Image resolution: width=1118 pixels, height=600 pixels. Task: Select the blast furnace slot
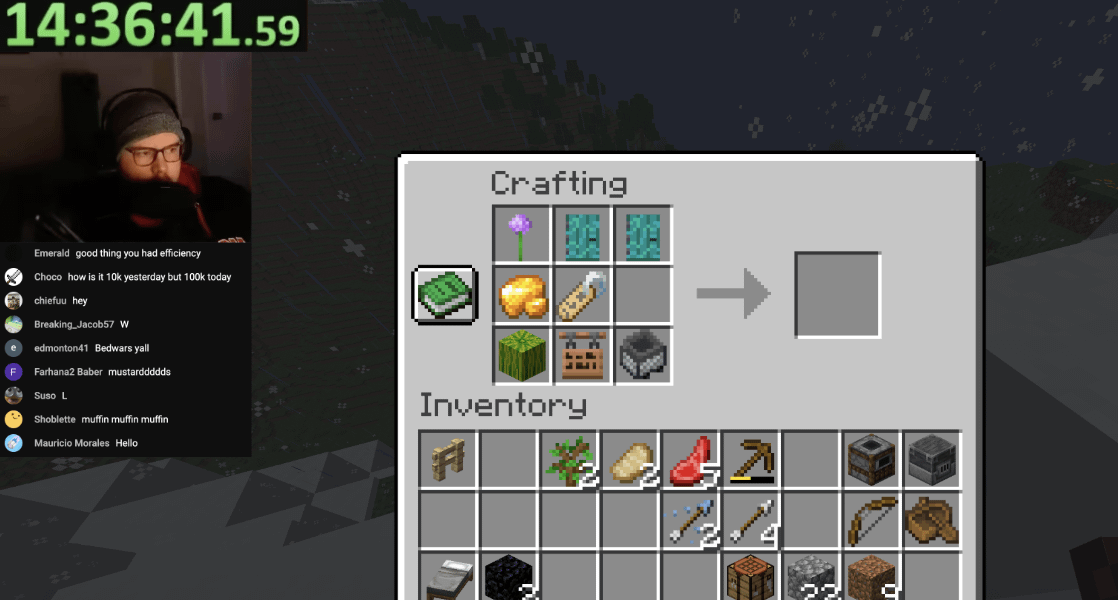pyautogui.click(x=932, y=460)
